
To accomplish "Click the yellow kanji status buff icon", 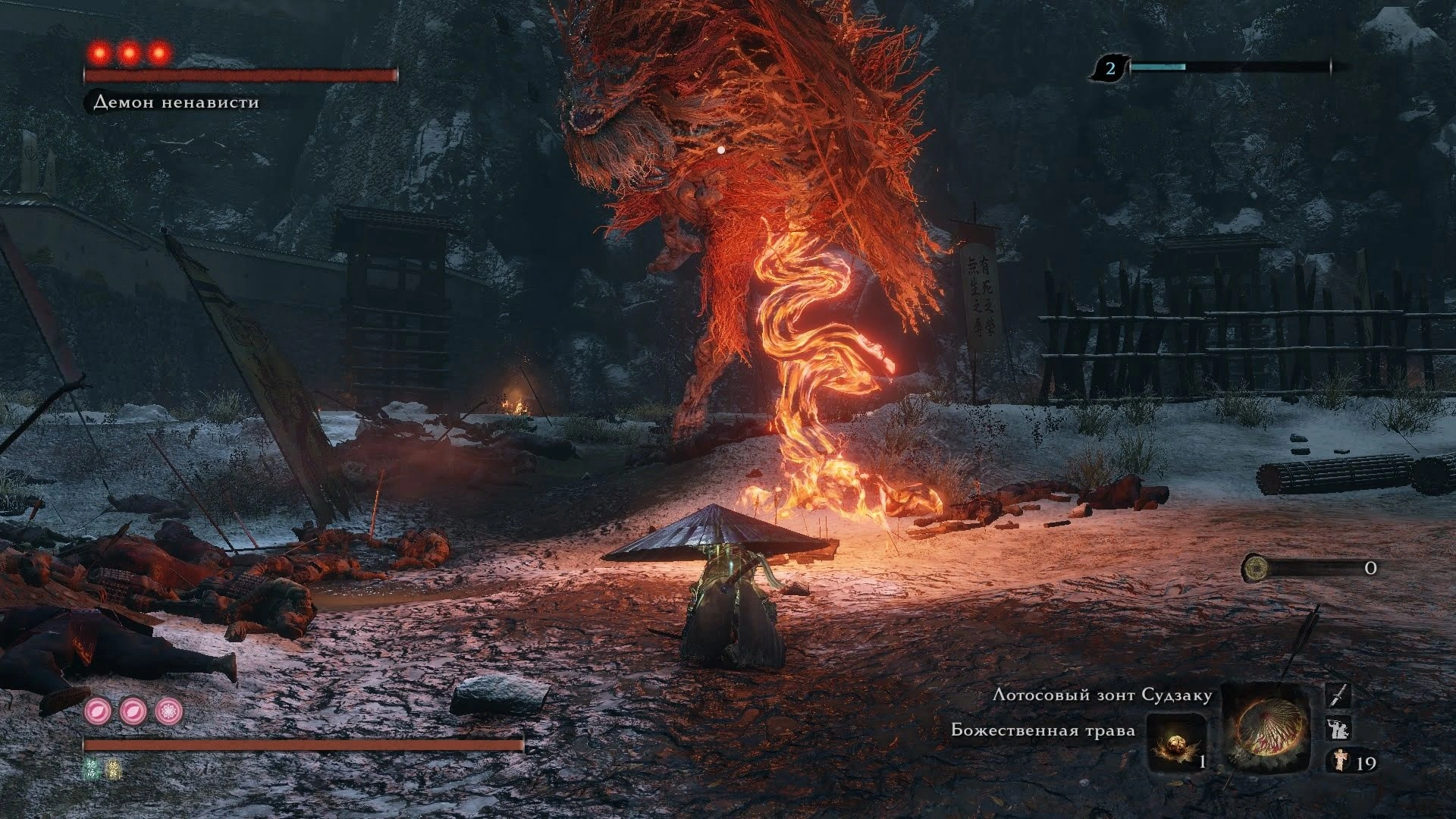I will 112,768.
